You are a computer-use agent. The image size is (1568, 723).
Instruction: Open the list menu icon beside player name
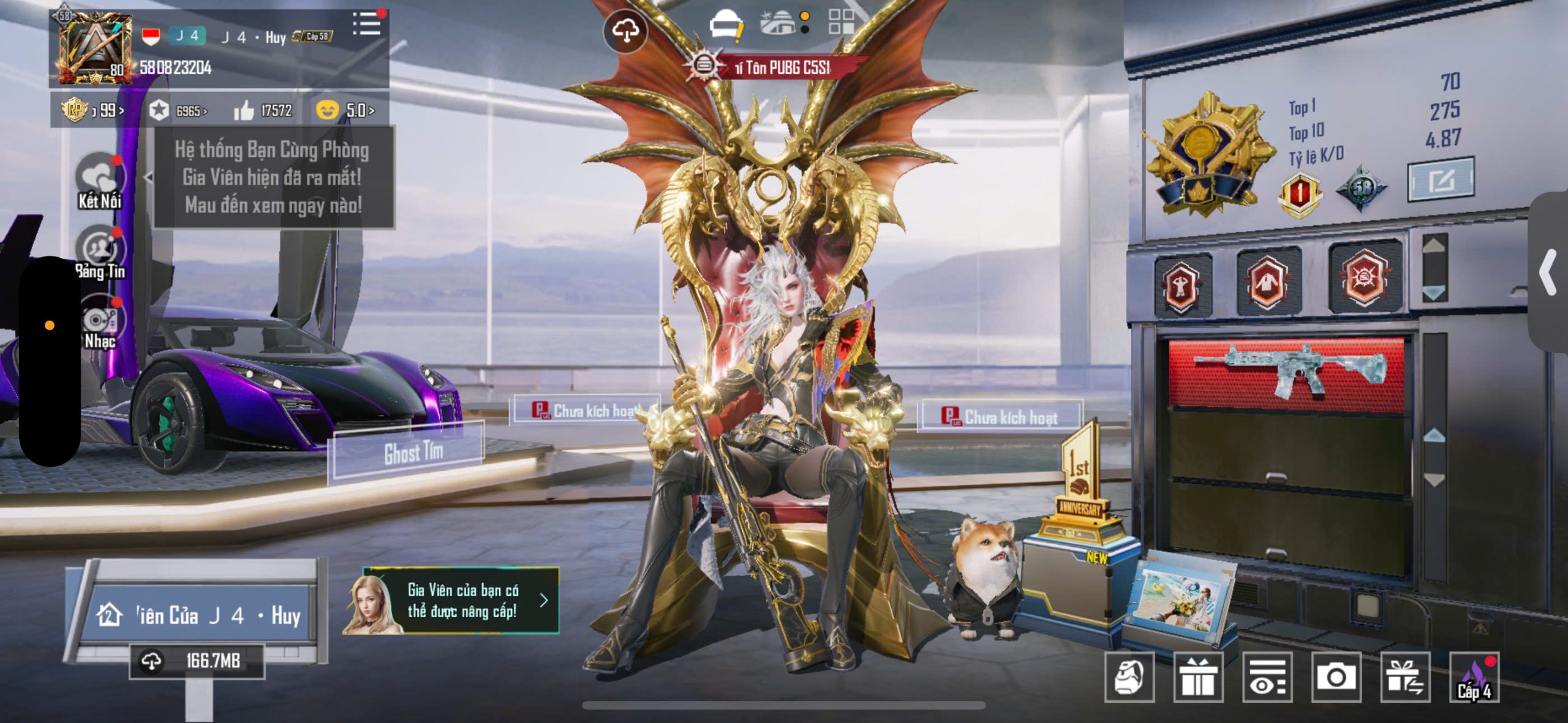[x=367, y=25]
